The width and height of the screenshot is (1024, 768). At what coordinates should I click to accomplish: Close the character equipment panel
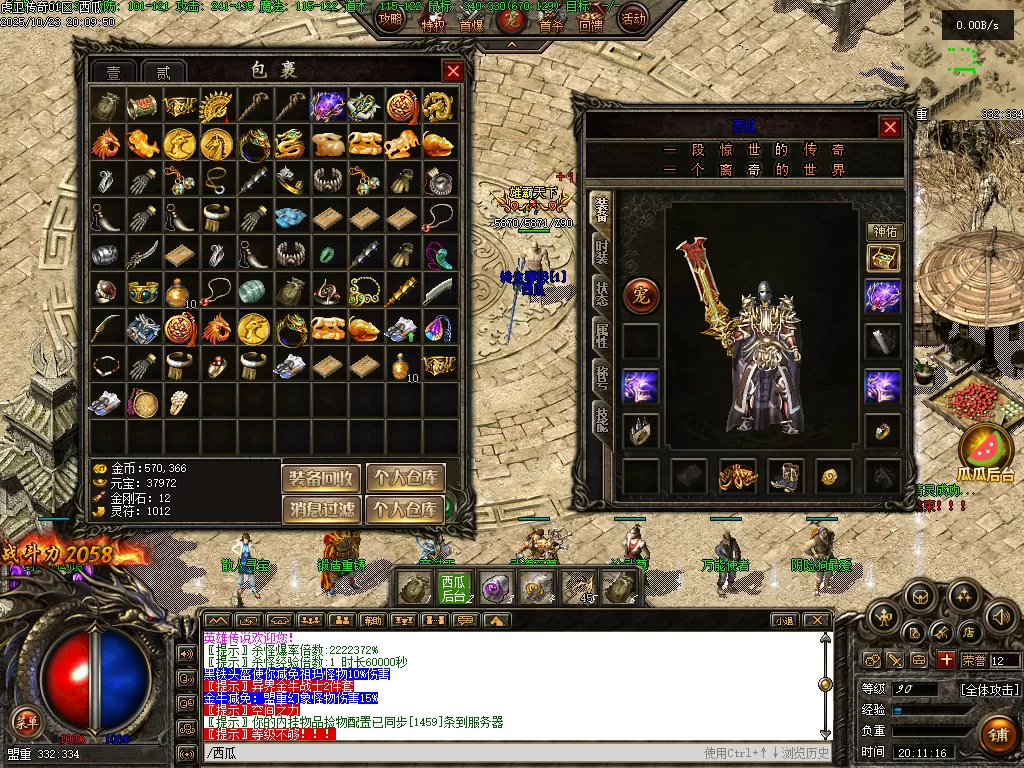point(890,127)
